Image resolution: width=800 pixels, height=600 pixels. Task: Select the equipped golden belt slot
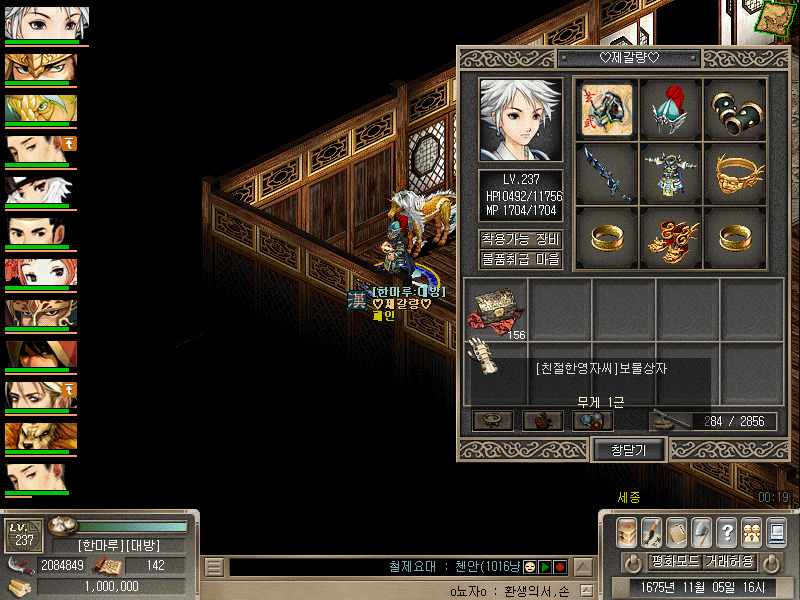click(x=735, y=172)
